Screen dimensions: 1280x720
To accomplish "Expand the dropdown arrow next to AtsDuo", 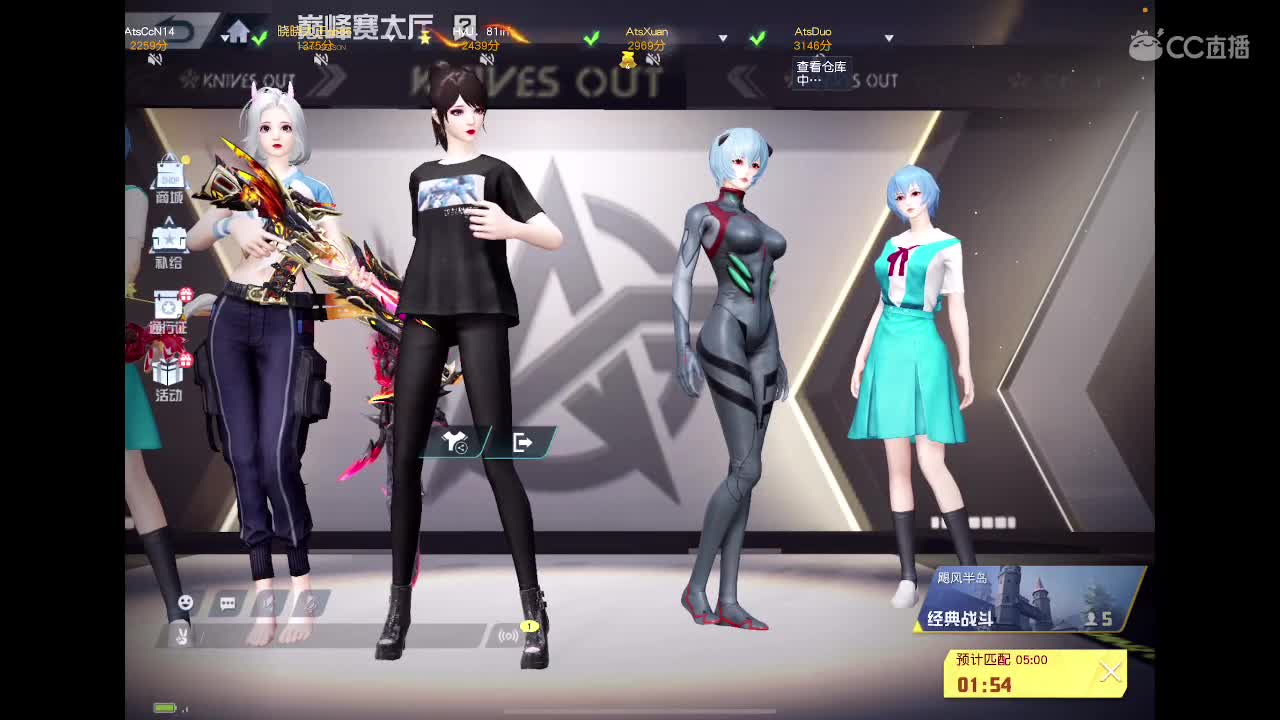I will (889, 39).
